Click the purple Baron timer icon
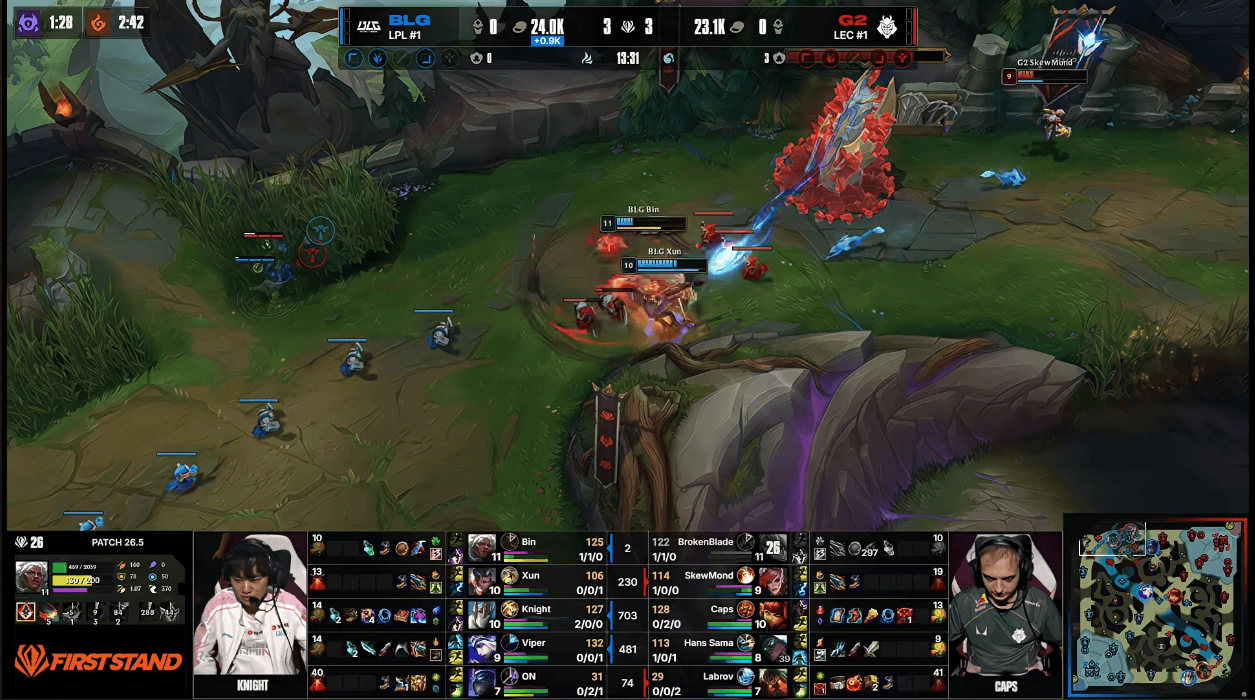The height and width of the screenshot is (700, 1255). click(x=28, y=23)
